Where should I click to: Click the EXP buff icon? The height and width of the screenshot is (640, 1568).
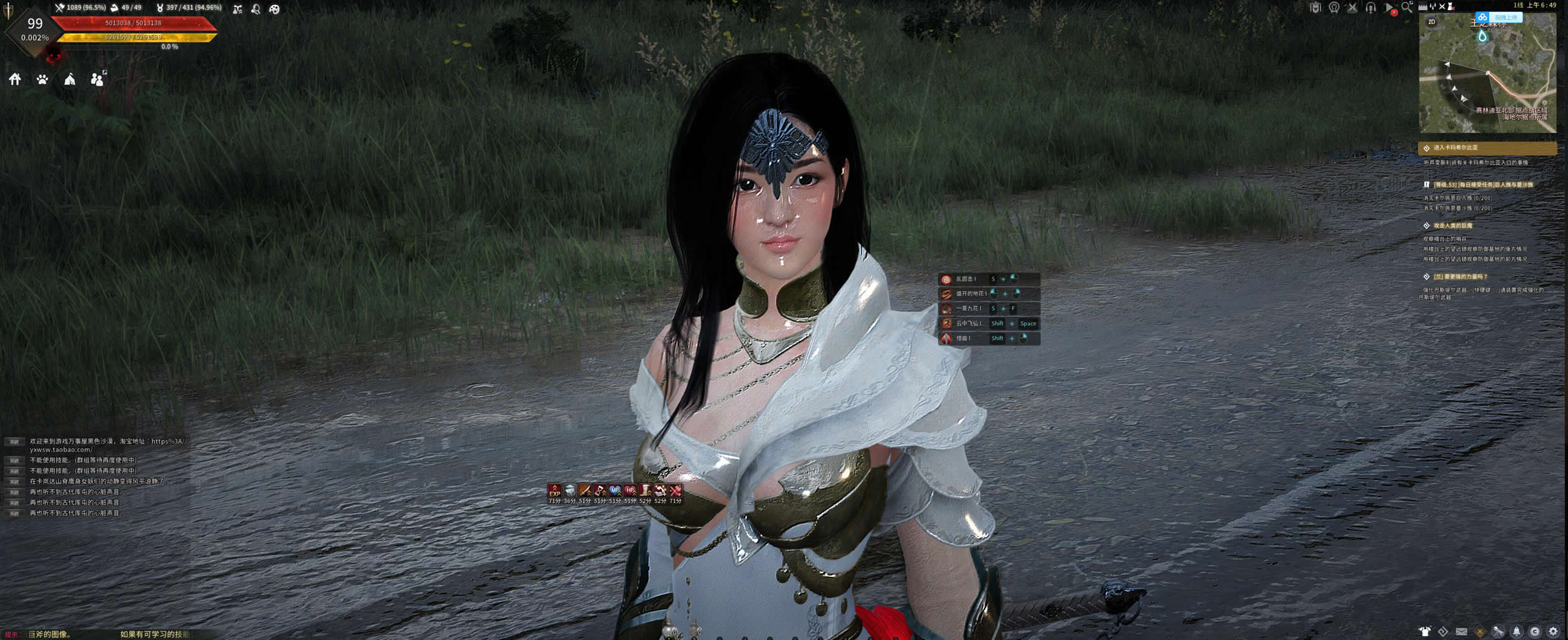click(554, 490)
